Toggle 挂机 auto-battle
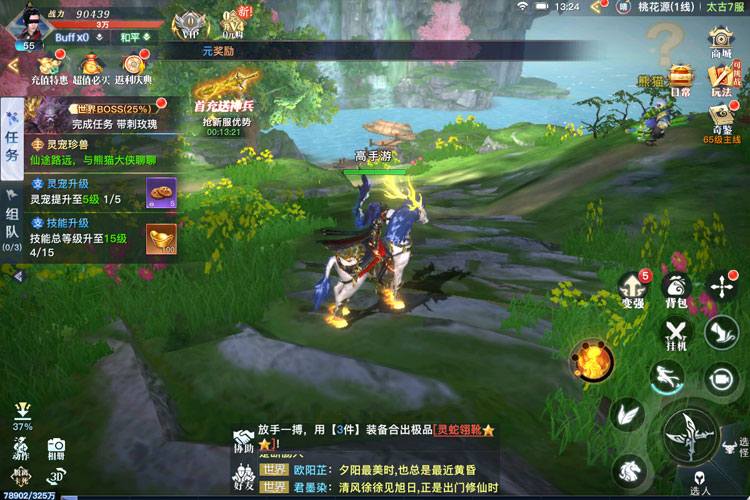 click(x=677, y=333)
